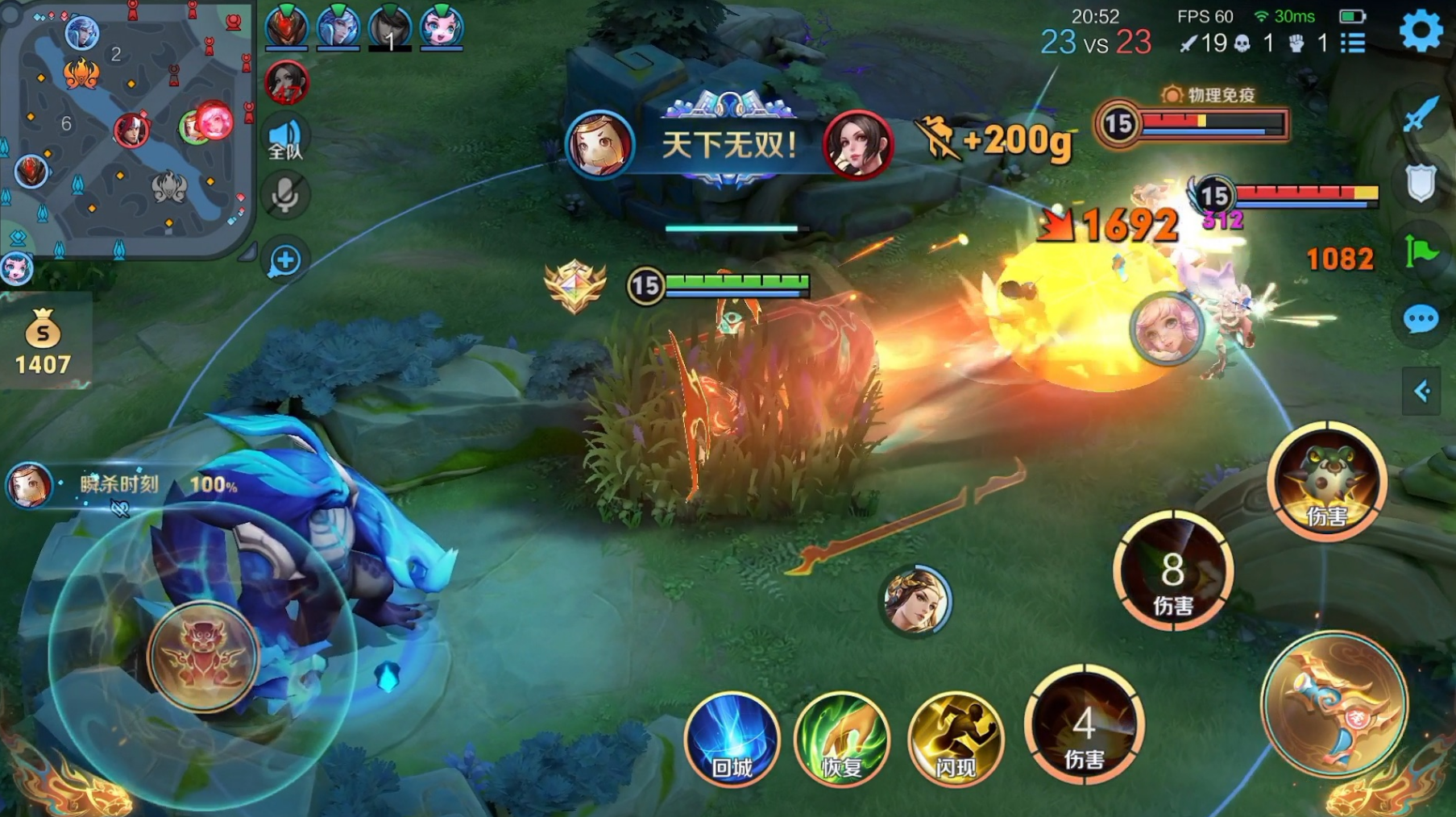Image resolution: width=1456 pixels, height=817 pixels.
Task: Open the gold shop showing 1407
Action: click(x=43, y=342)
